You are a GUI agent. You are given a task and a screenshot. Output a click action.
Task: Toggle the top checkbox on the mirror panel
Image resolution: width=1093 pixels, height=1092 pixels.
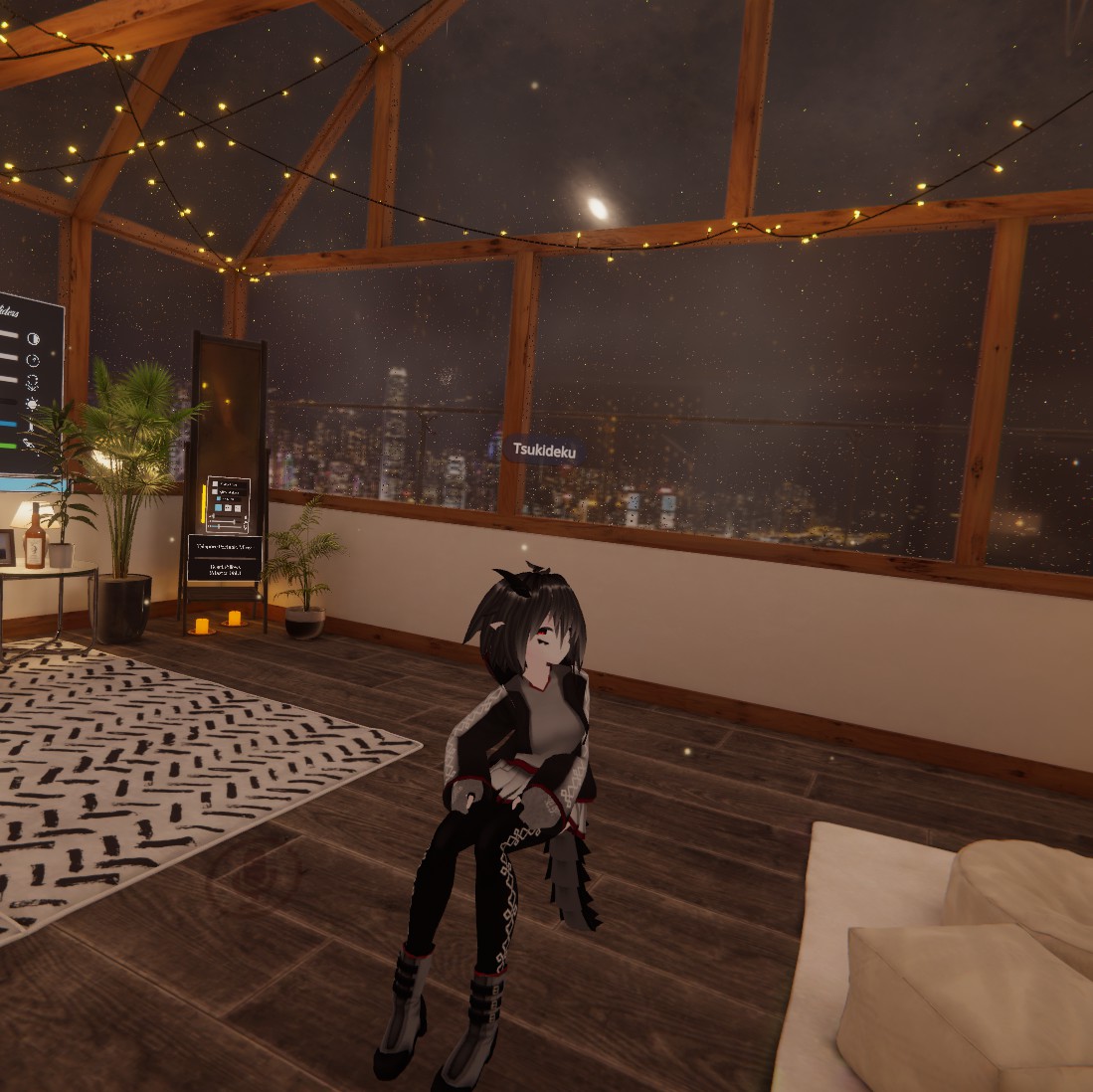215,484
